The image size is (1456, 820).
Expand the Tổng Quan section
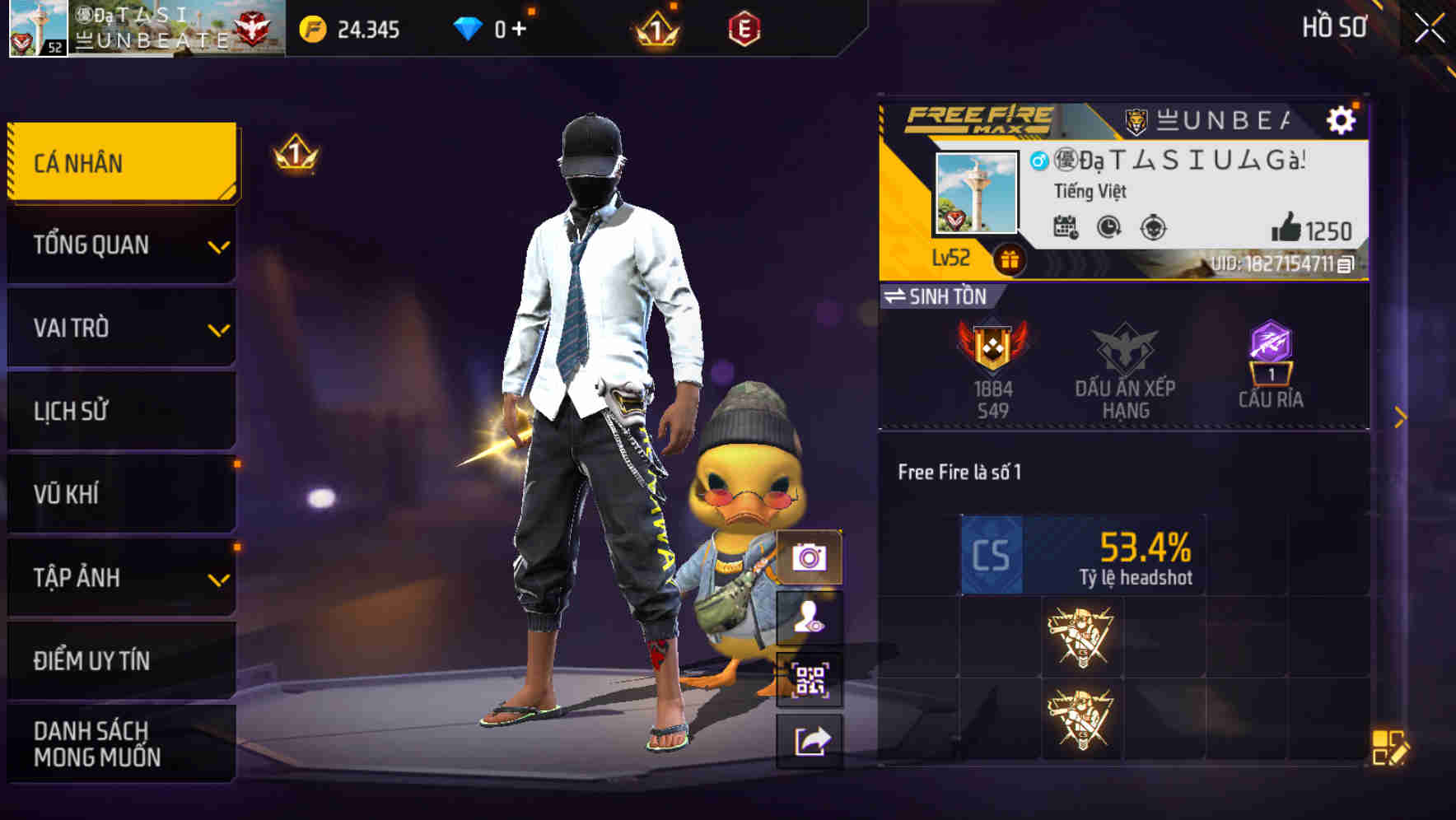(x=121, y=245)
